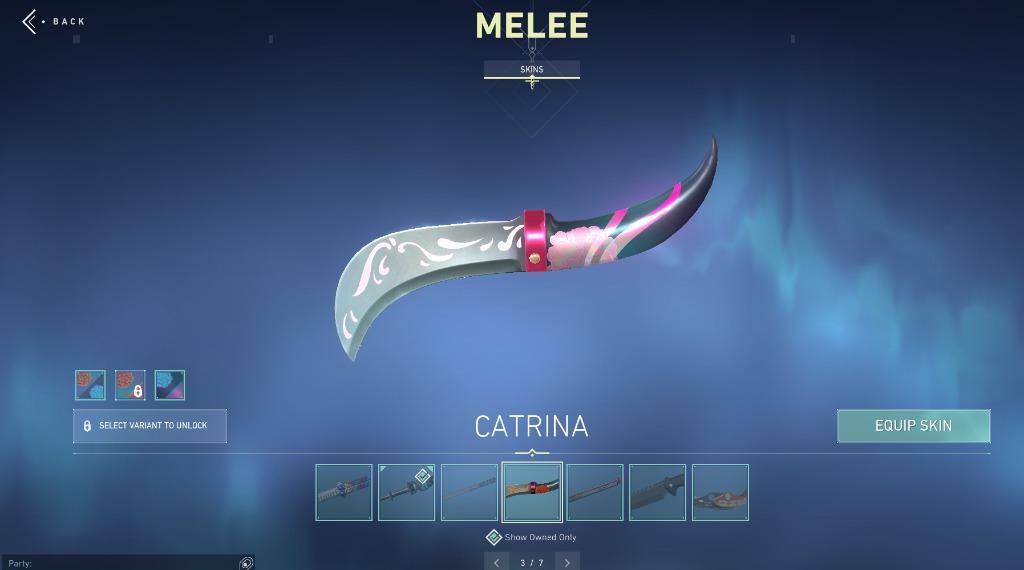The width and height of the screenshot is (1024, 570).
Task: Choose the orange and blue flower variant
Action: click(x=90, y=385)
